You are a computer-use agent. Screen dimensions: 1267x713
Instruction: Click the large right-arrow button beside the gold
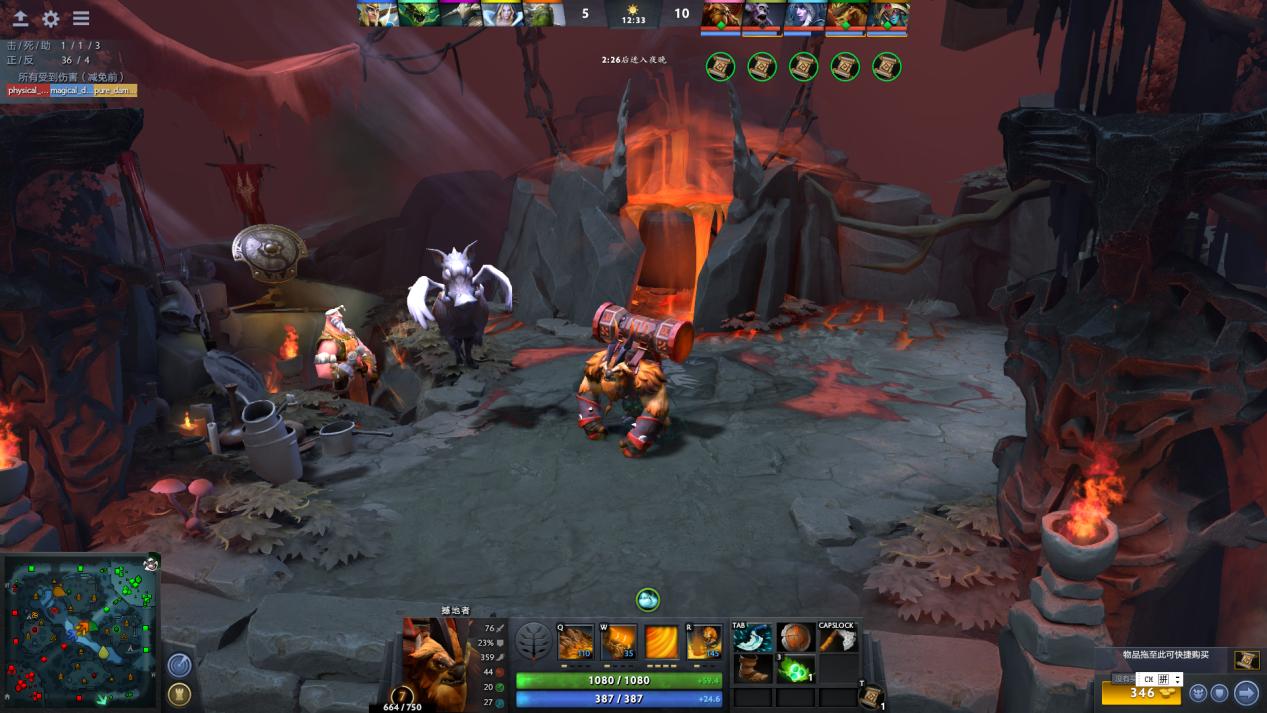[x=1246, y=692]
